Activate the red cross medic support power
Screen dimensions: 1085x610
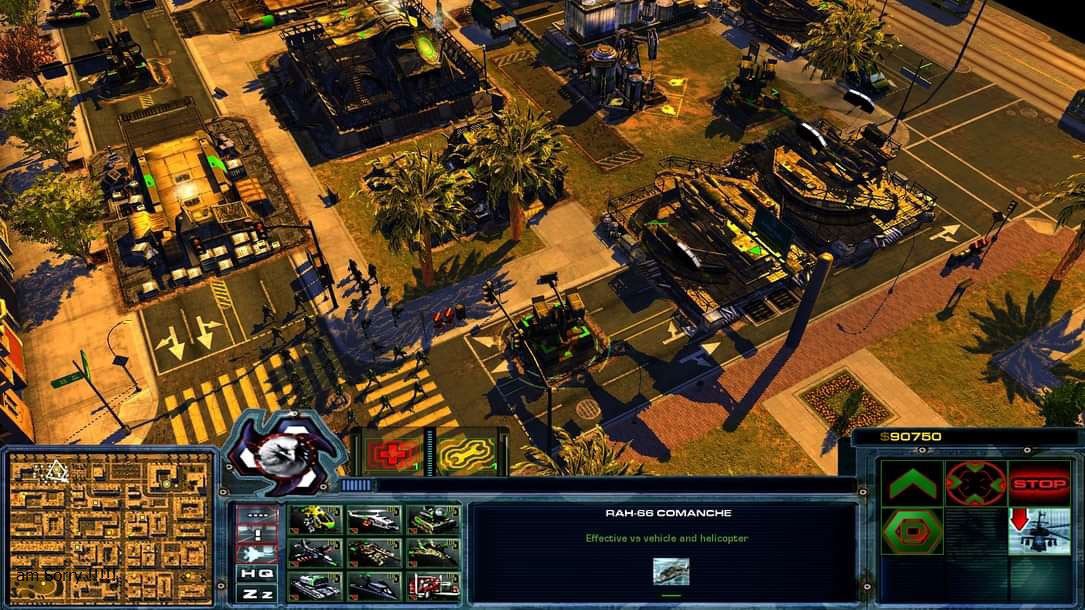coord(391,455)
